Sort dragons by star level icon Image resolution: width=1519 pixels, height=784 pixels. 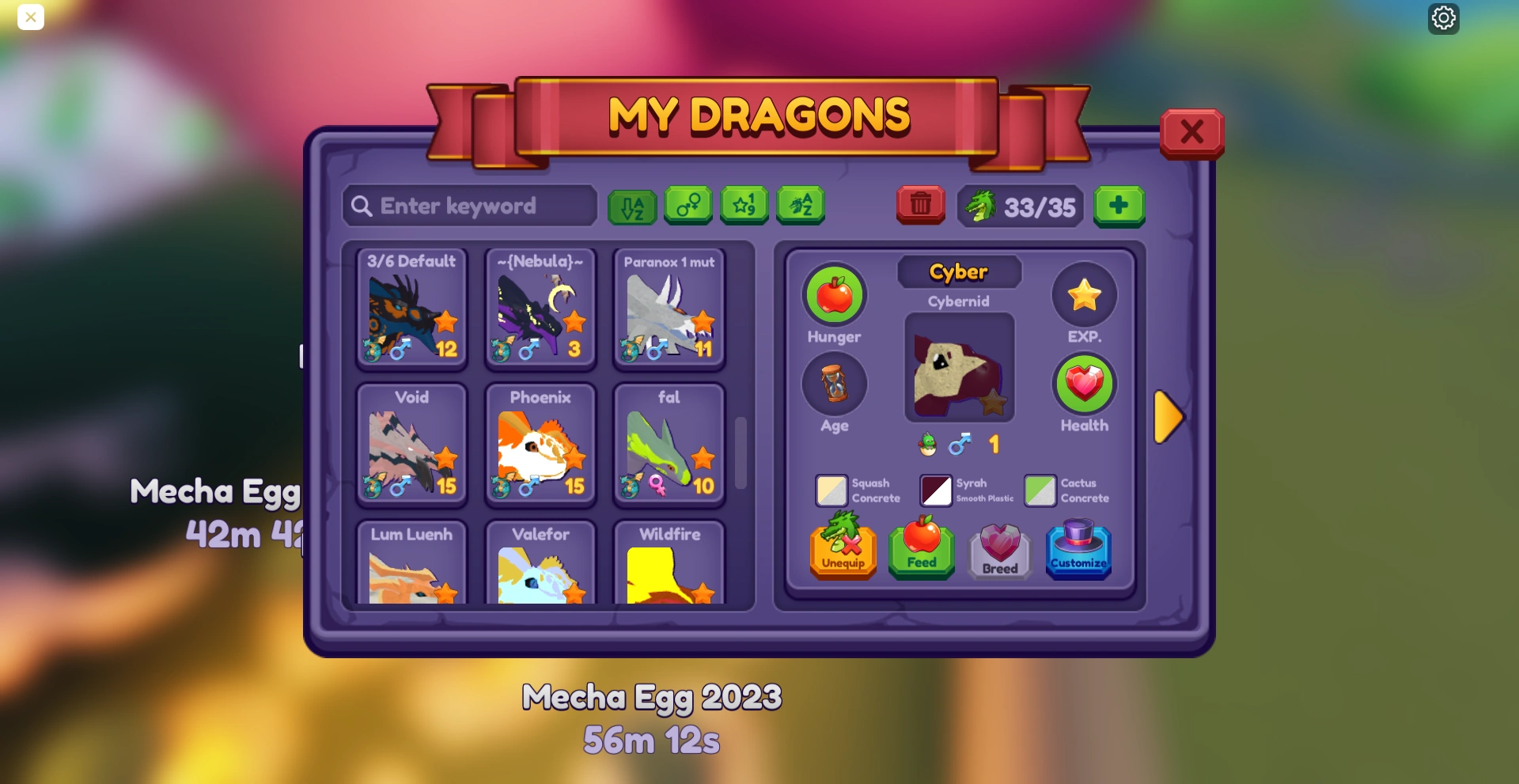[744, 206]
